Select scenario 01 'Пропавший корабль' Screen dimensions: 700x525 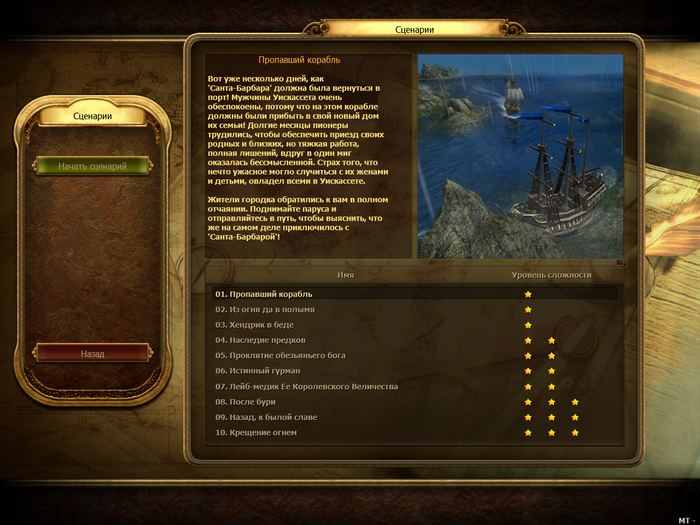[x=264, y=294]
